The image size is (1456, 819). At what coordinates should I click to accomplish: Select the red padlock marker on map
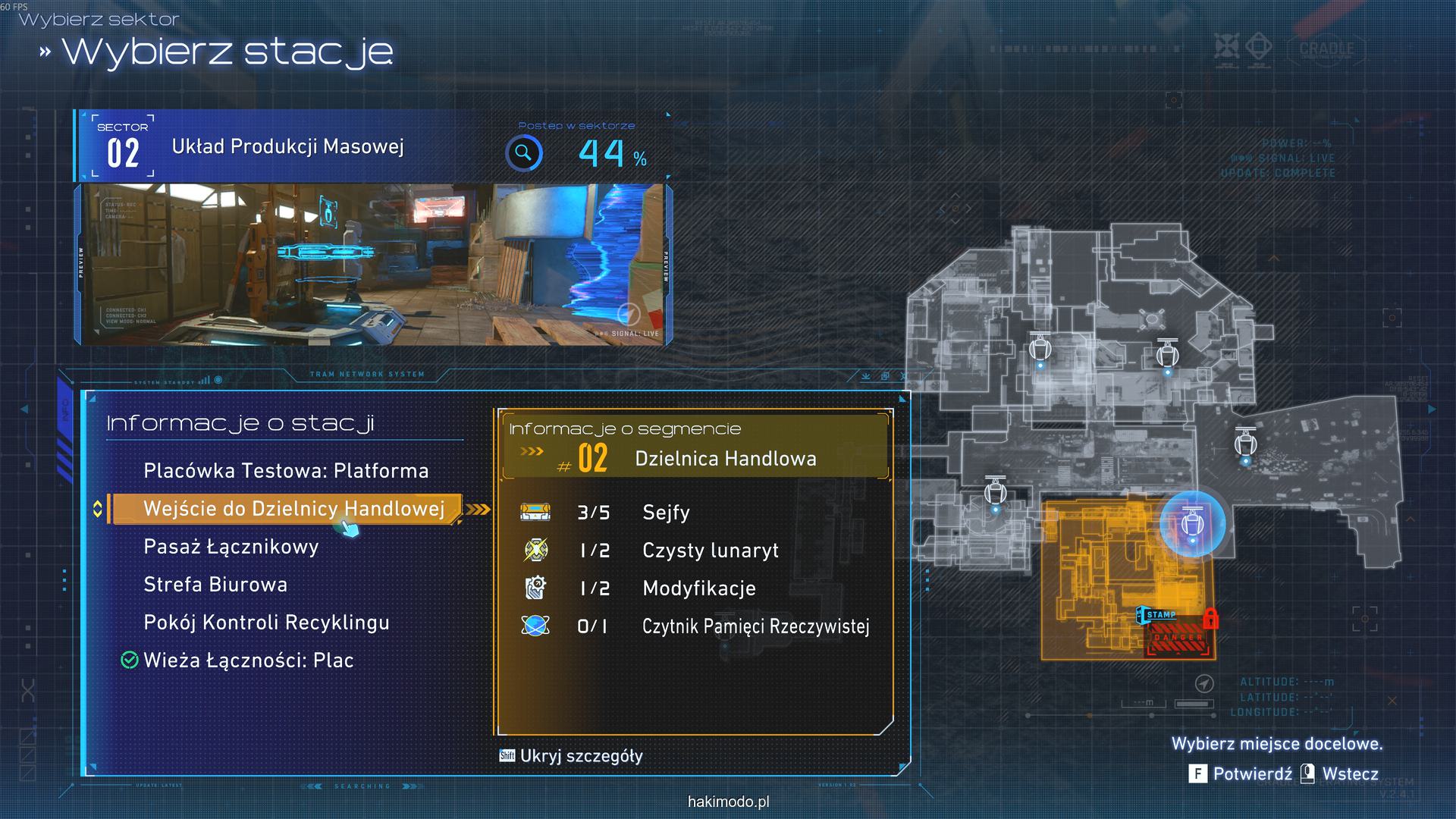pos(1210,618)
